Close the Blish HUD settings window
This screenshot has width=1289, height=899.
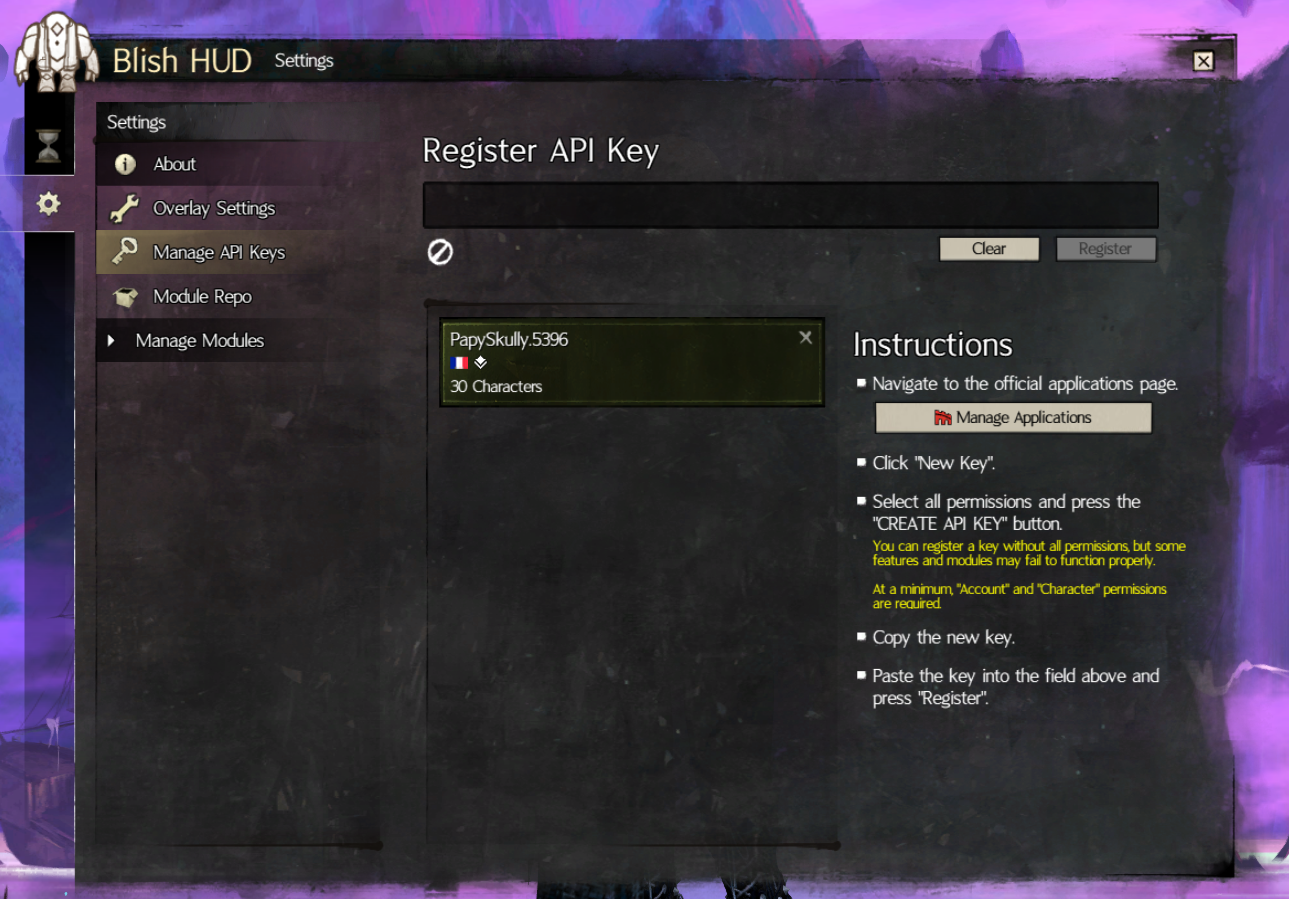[1203, 61]
